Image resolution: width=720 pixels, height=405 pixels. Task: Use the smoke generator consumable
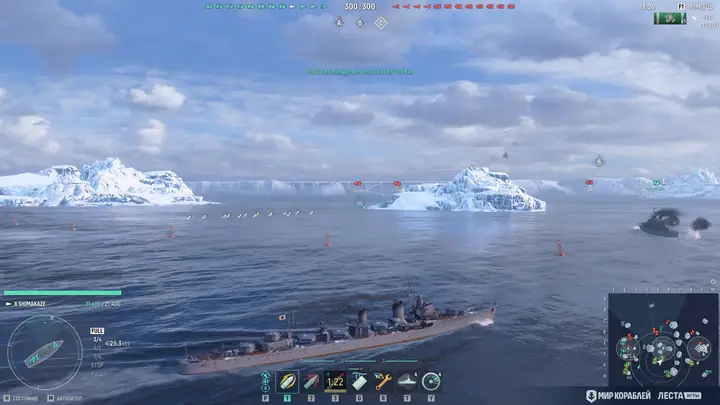pyautogui.click(x=360, y=381)
